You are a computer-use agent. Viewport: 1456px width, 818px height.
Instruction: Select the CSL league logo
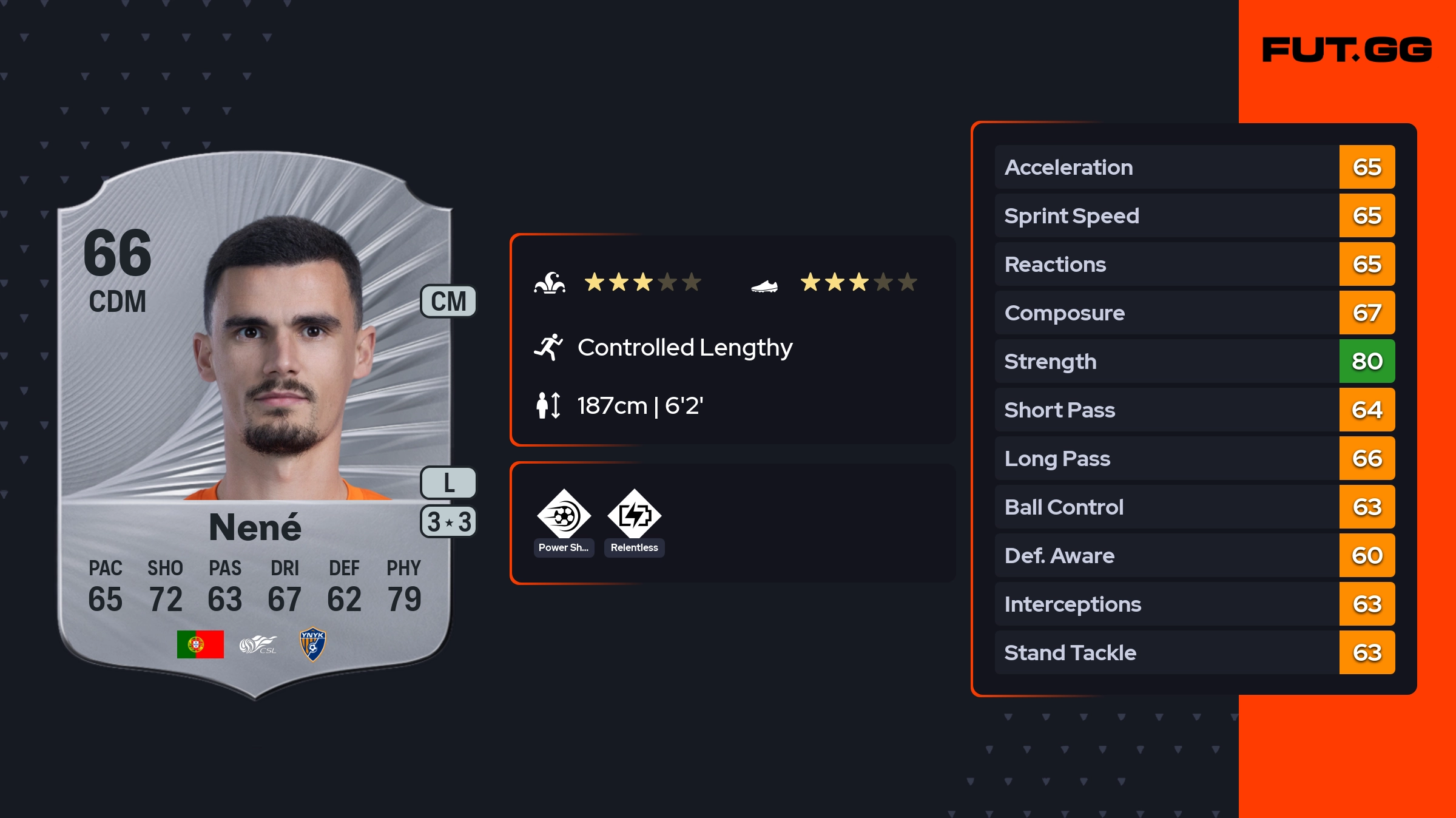tap(258, 644)
